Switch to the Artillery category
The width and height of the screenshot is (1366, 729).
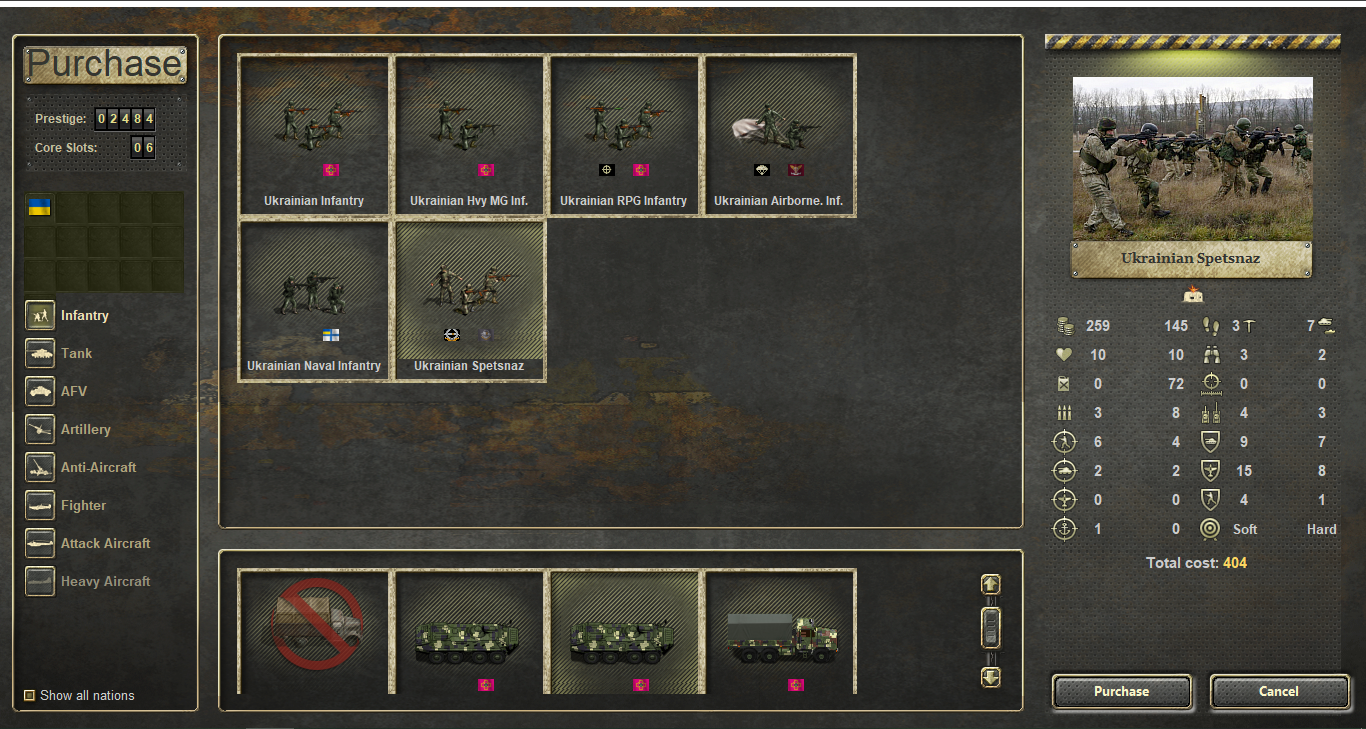point(40,429)
